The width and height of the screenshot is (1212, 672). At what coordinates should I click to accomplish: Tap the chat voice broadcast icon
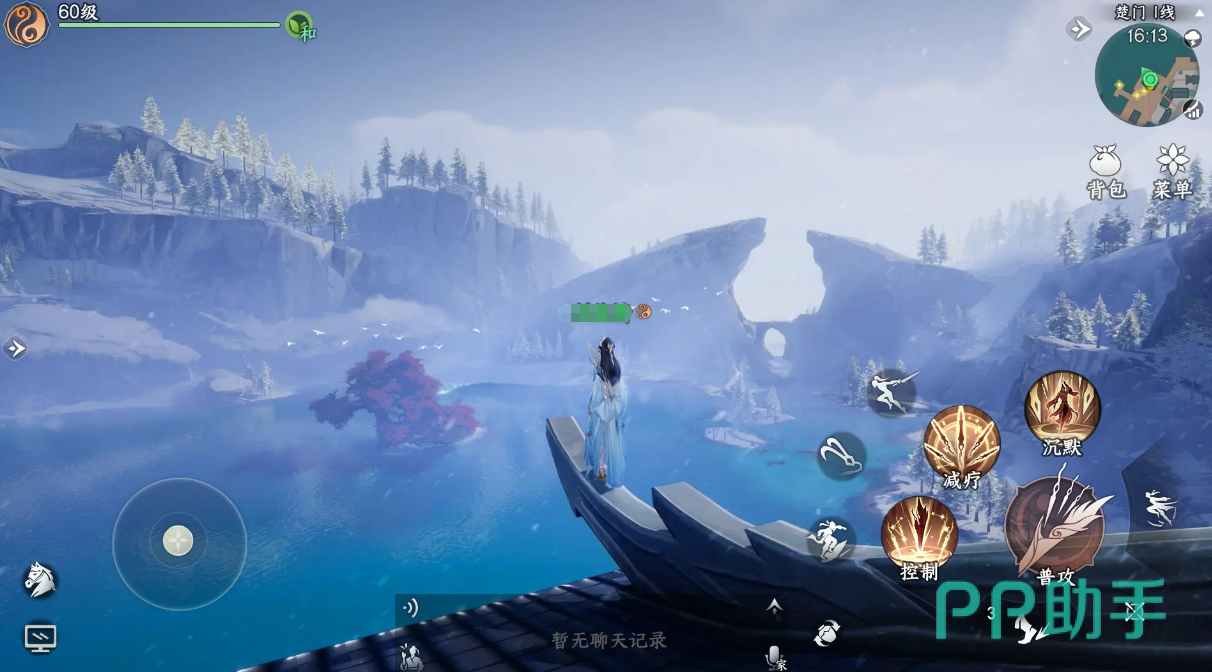[410, 607]
